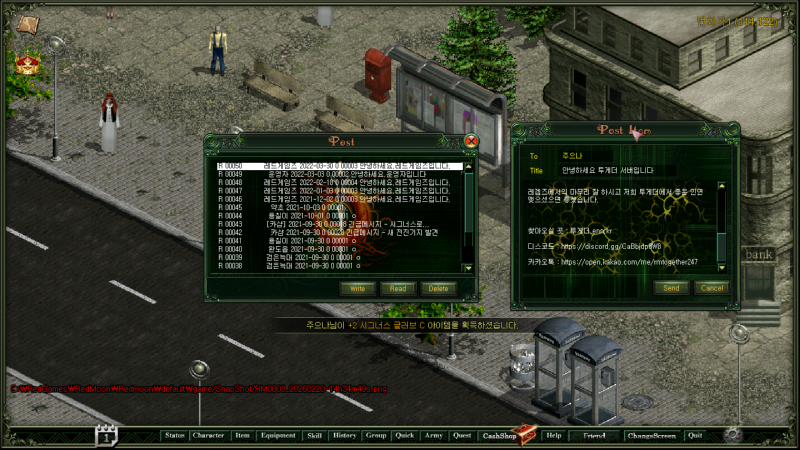Select post row R 00043
Image resolution: width=800 pixels, height=450 pixels.
tap(340, 223)
